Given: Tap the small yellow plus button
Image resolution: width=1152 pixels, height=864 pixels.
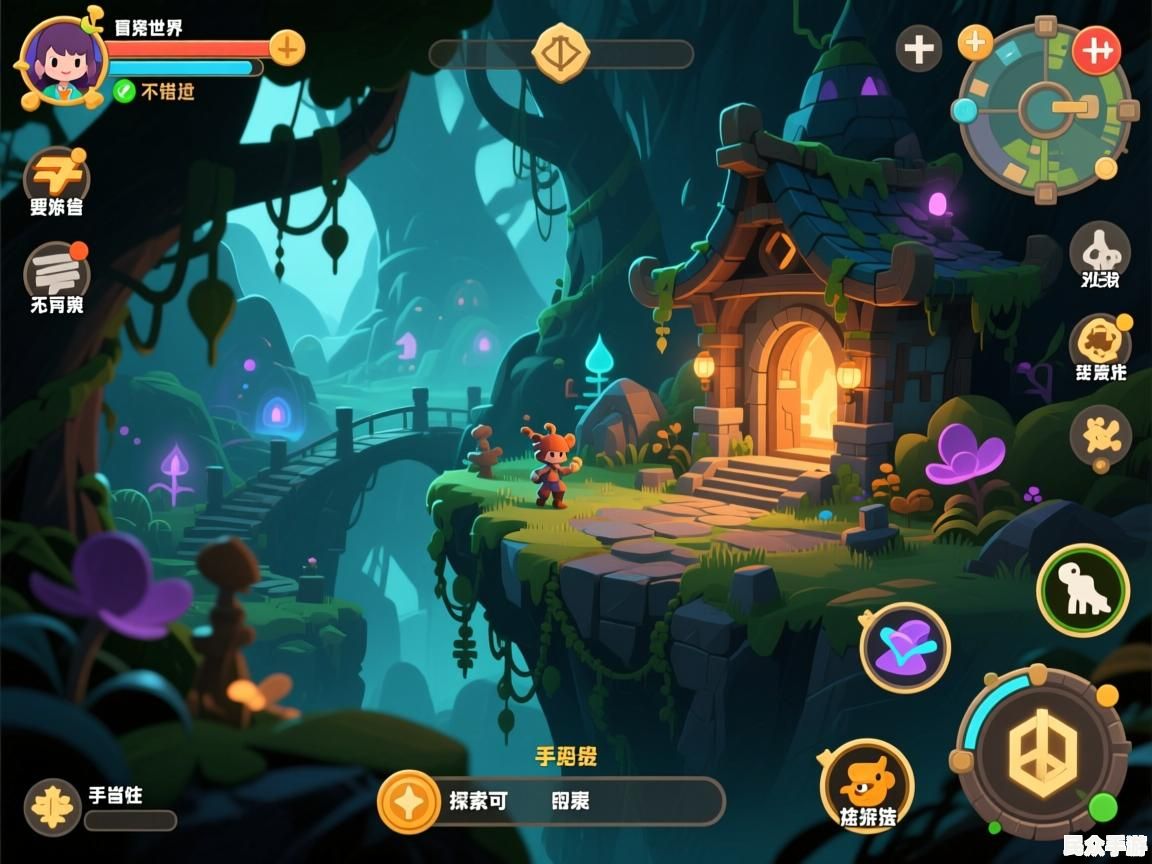Looking at the screenshot, I should [975, 42].
